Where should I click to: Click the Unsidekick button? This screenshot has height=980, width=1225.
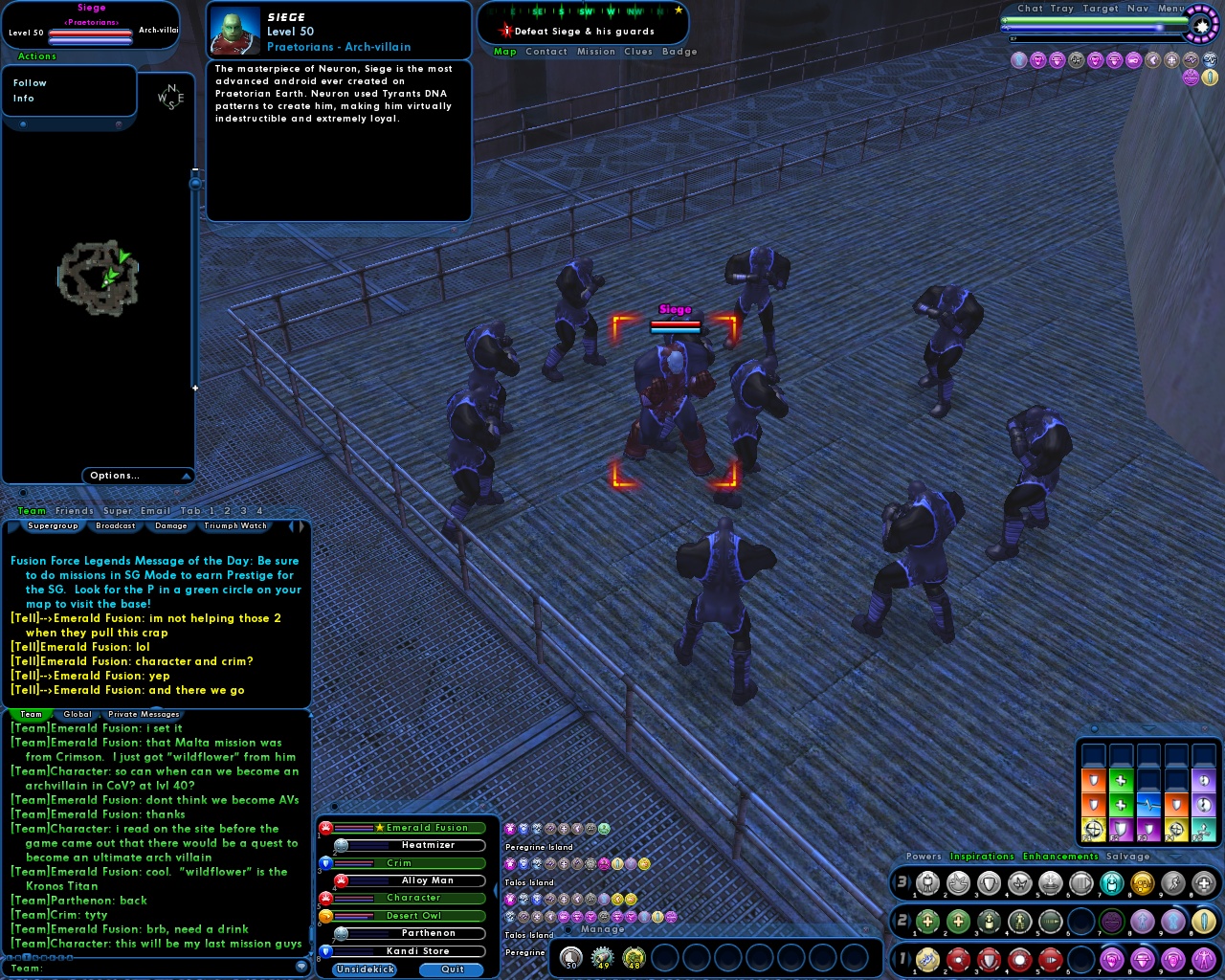pyautogui.click(x=364, y=969)
